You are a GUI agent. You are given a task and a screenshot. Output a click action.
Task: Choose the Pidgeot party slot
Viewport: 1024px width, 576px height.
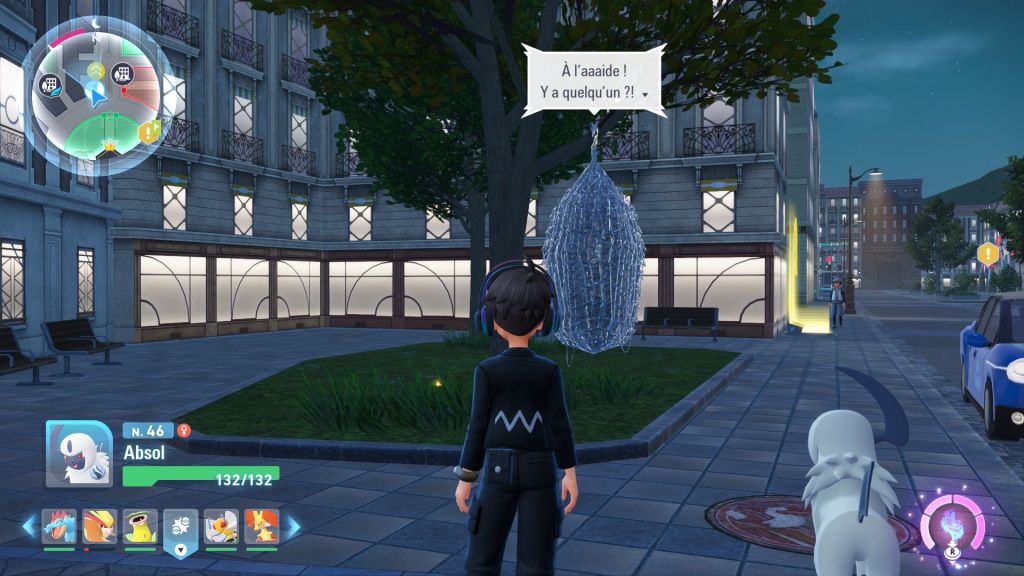(98, 526)
